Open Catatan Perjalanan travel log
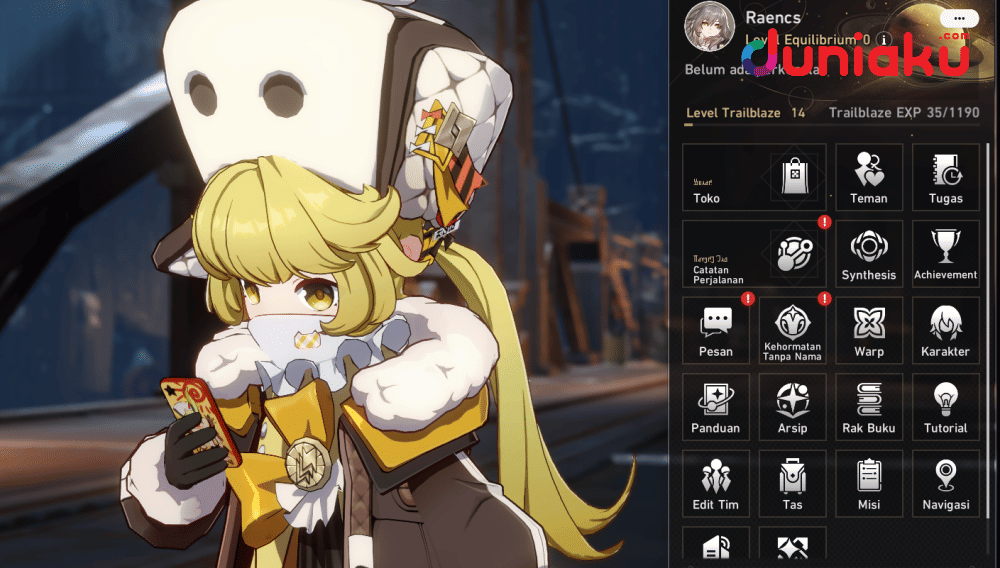This screenshot has width=1000, height=568. [x=754, y=255]
